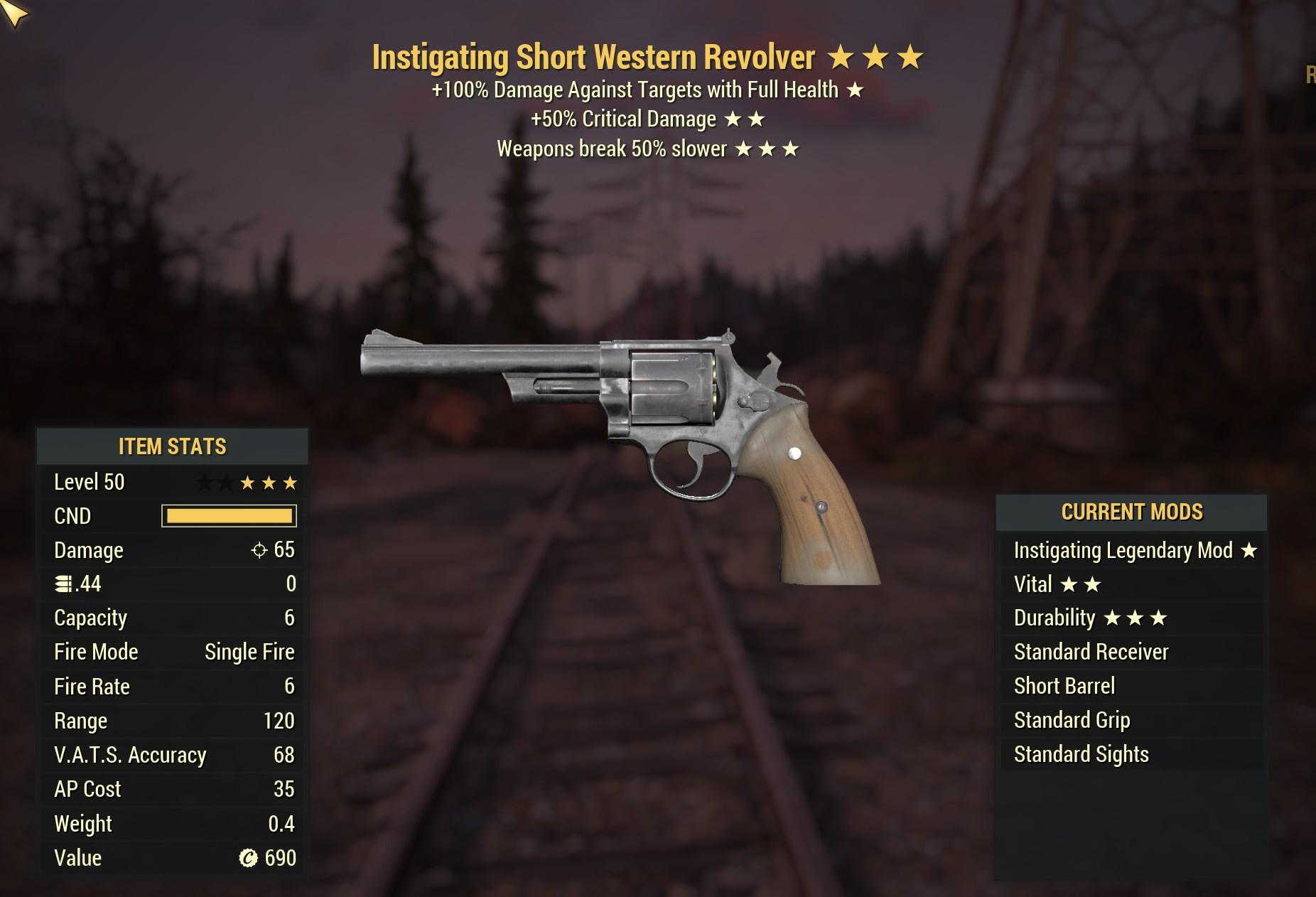
Task: Click the yellow CND condition bar
Action: (230, 515)
